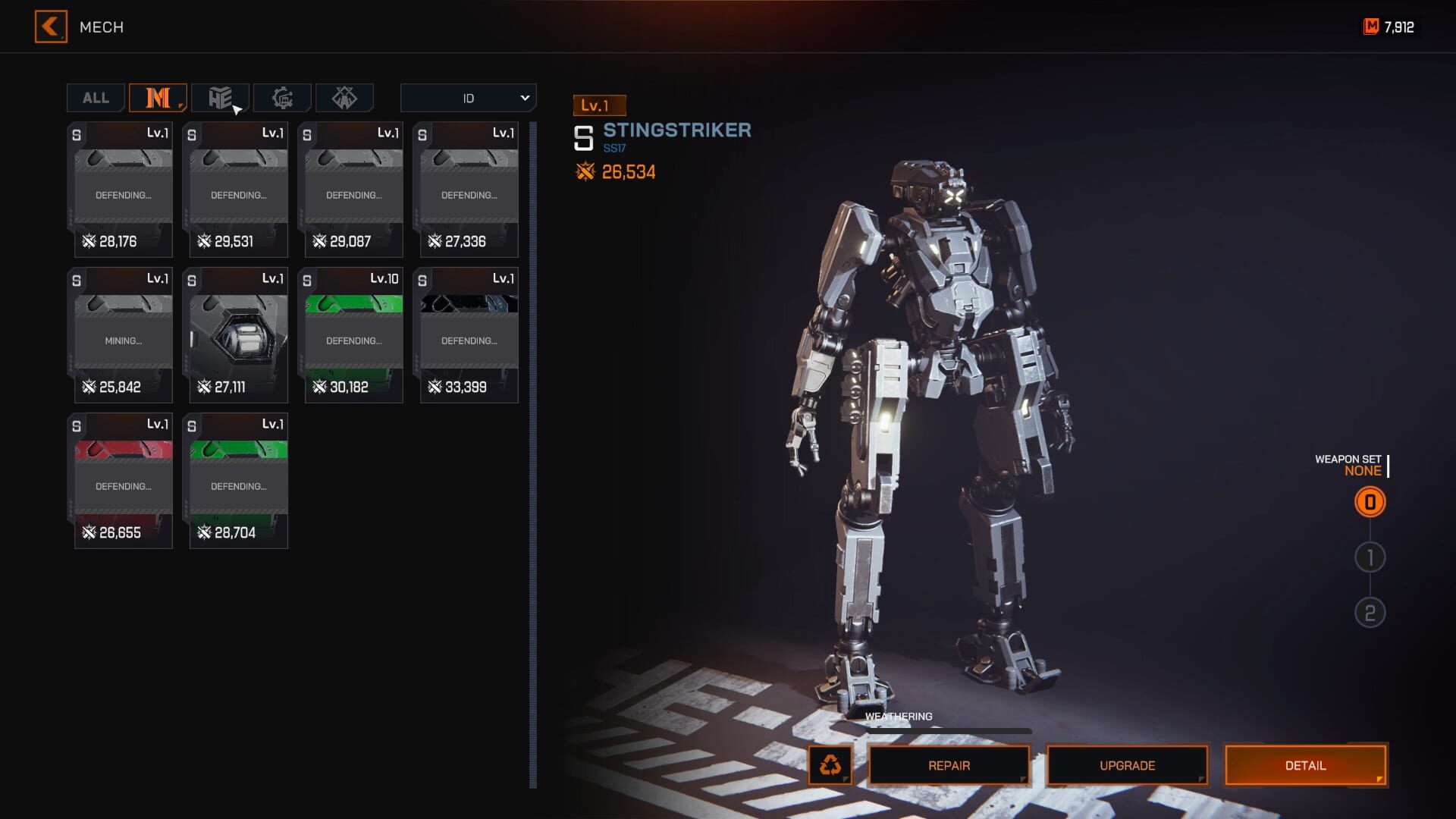Click the REPAIR button
The image size is (1456, 819).
949,765
